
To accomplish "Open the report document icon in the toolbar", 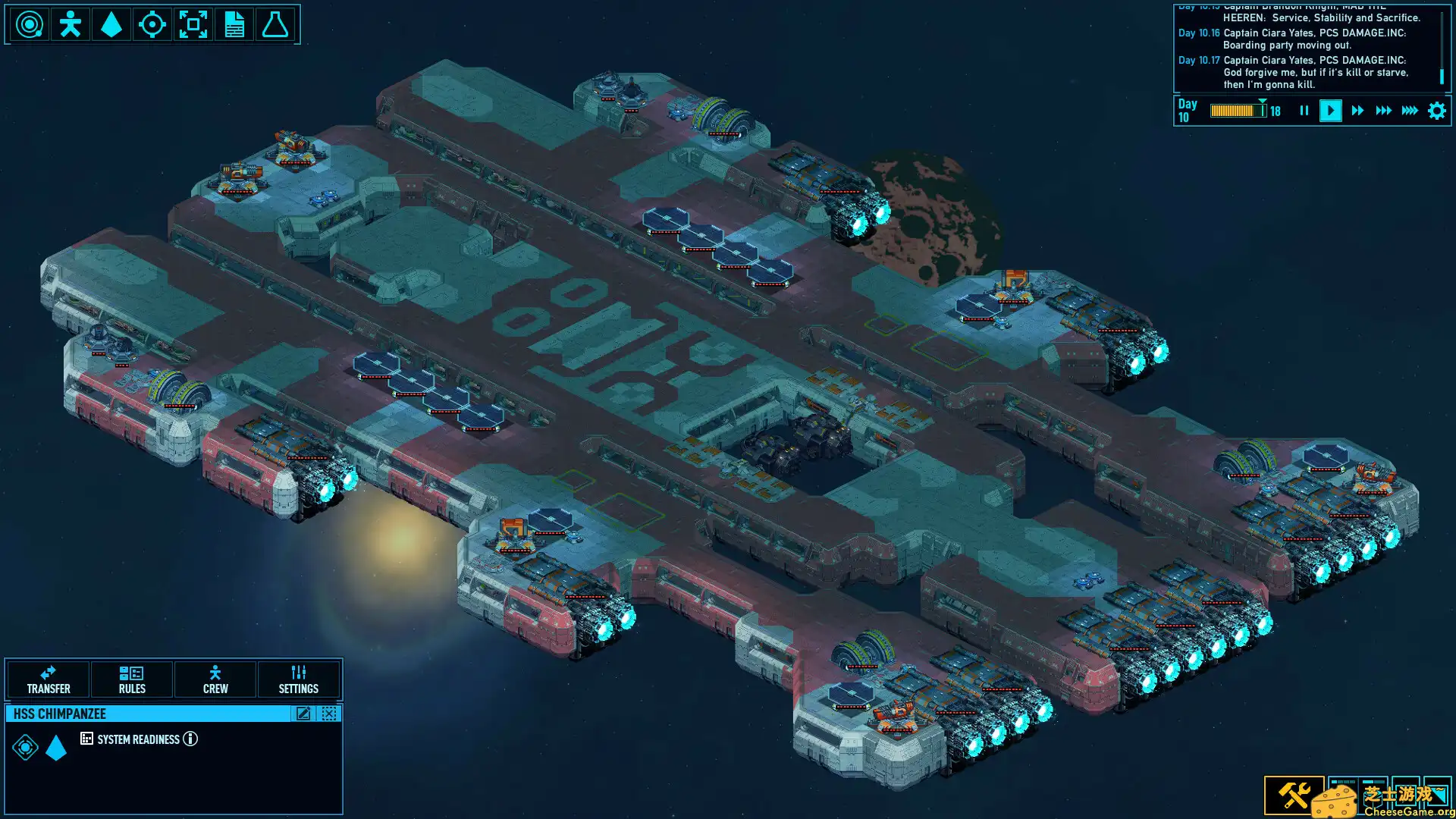I will [234, 24].
